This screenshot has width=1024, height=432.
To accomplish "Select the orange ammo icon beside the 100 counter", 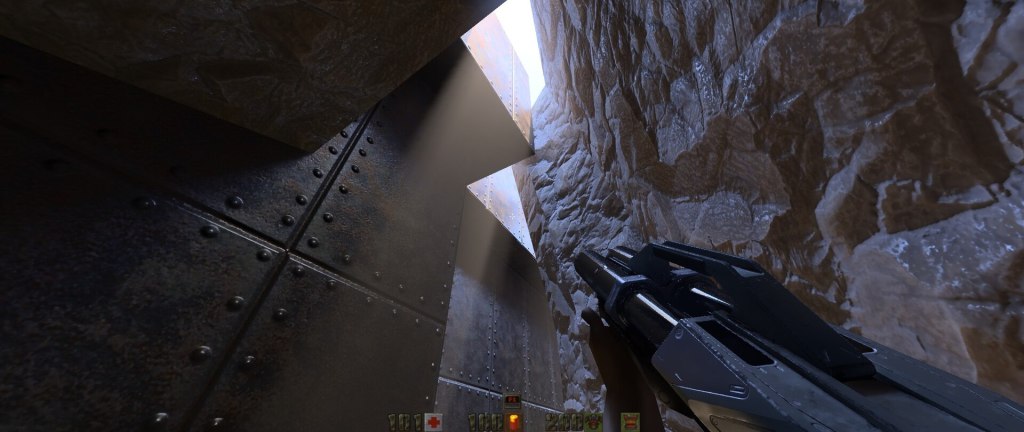I will click(514, 421).
